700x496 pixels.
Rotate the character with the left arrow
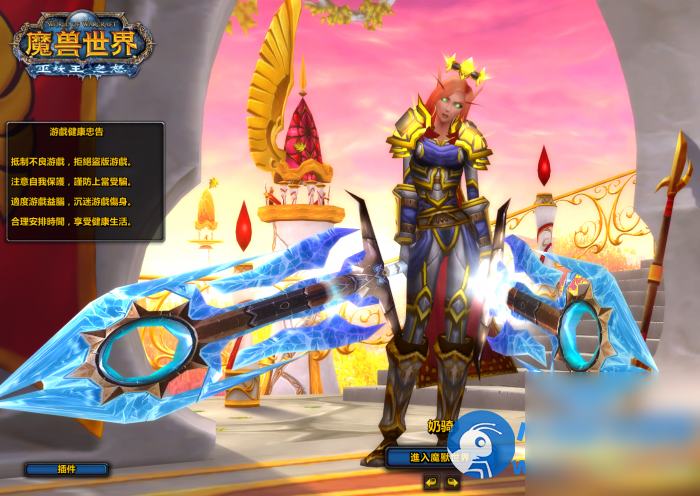click(x=431, y=482)
